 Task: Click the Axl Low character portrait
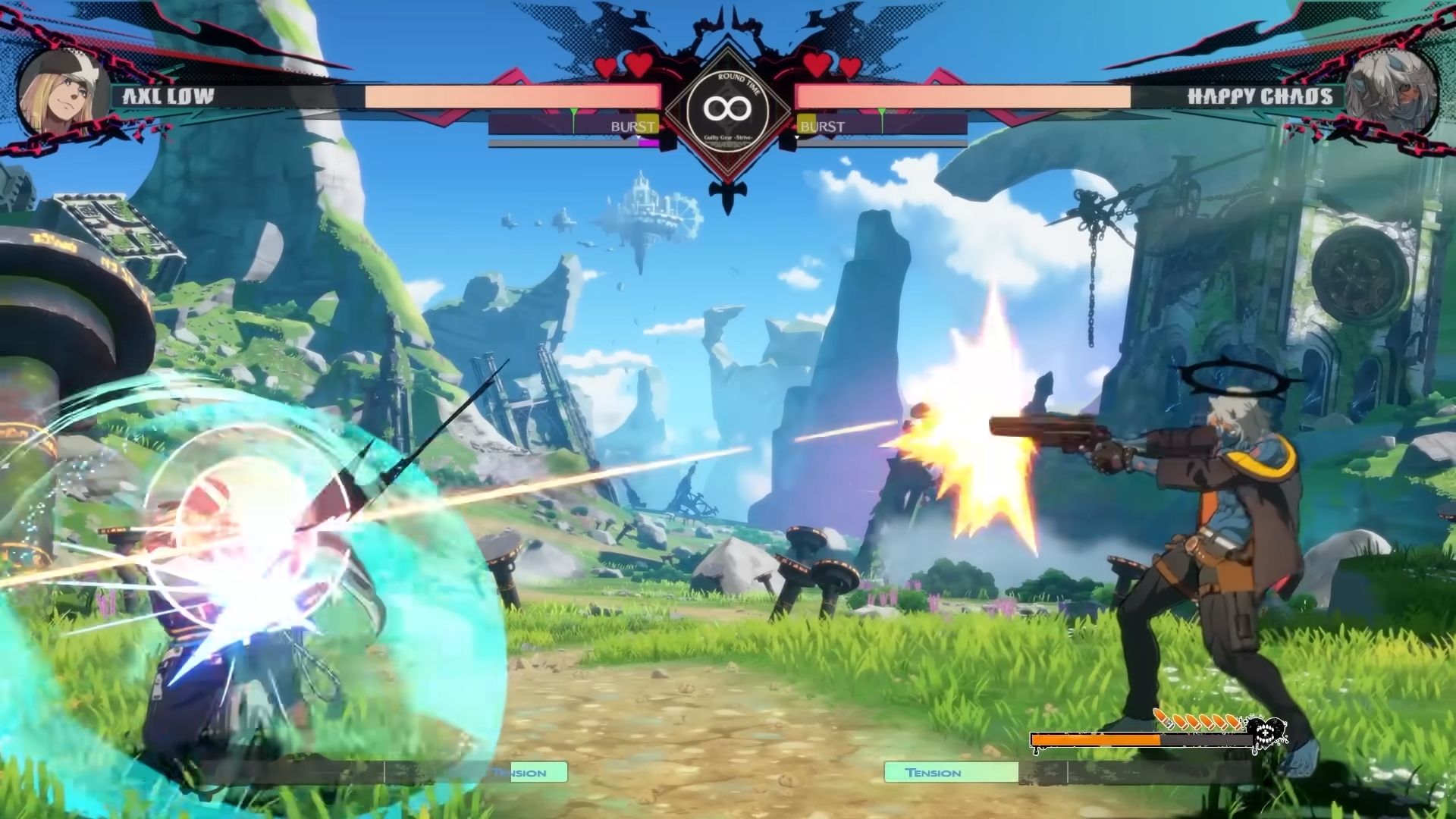(64, 93)
